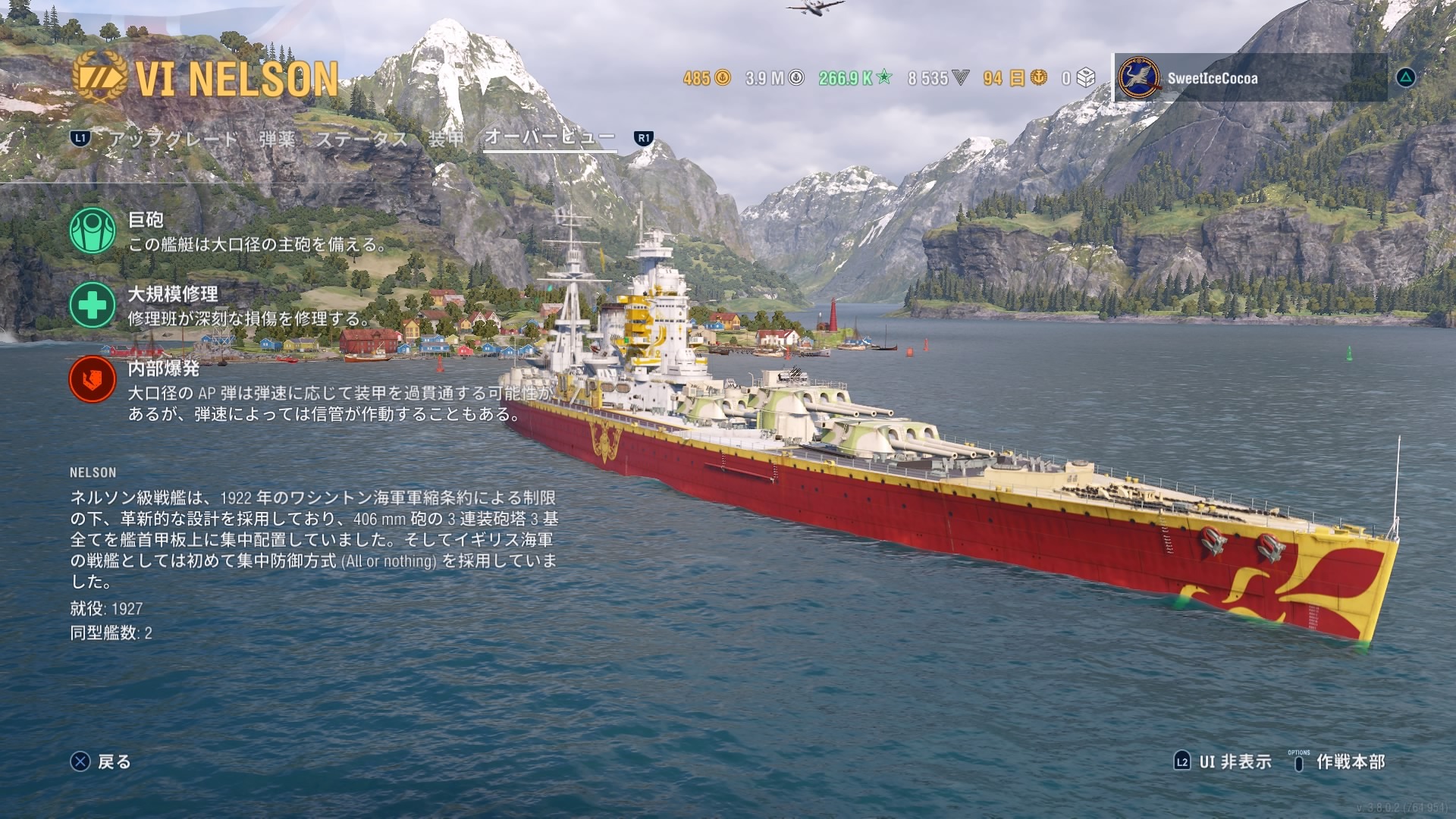Go back with the 戻る button
Viewport: 1456px width, 819px height.
pyautogui.click(x=102, y=761)
